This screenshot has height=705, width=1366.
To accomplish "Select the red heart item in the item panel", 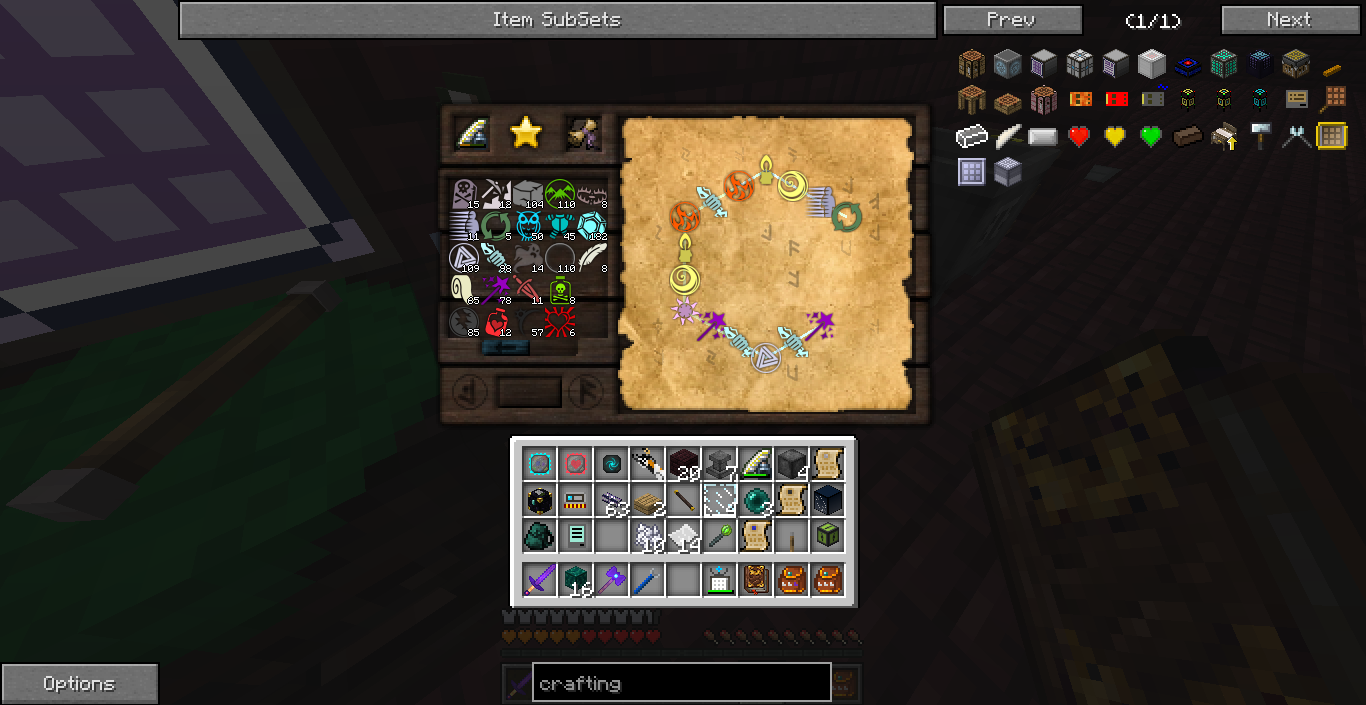I will tap(1079, 136).
